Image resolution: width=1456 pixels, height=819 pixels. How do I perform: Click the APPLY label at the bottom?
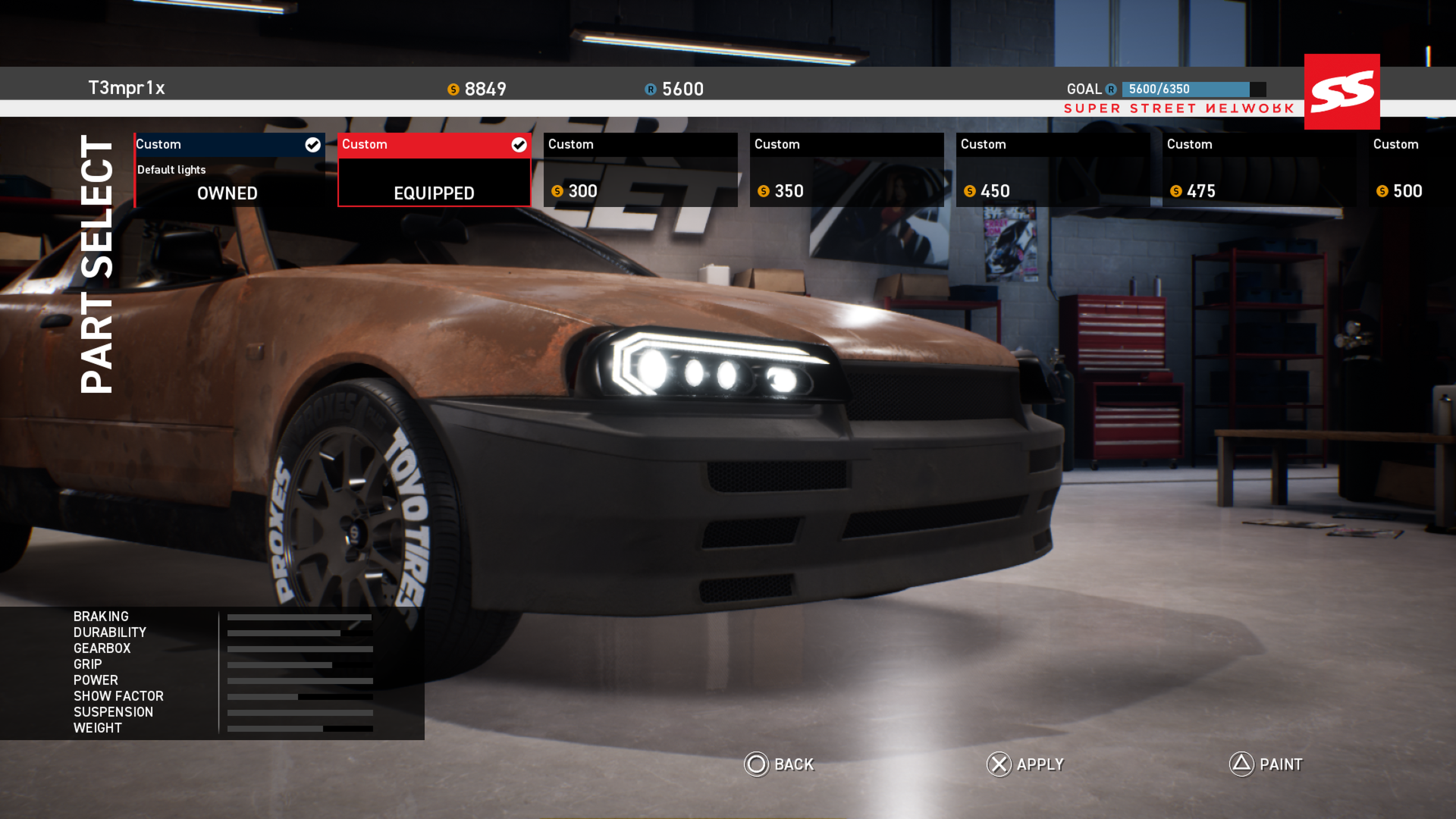pyautogui.click(x=1040, y=764)
